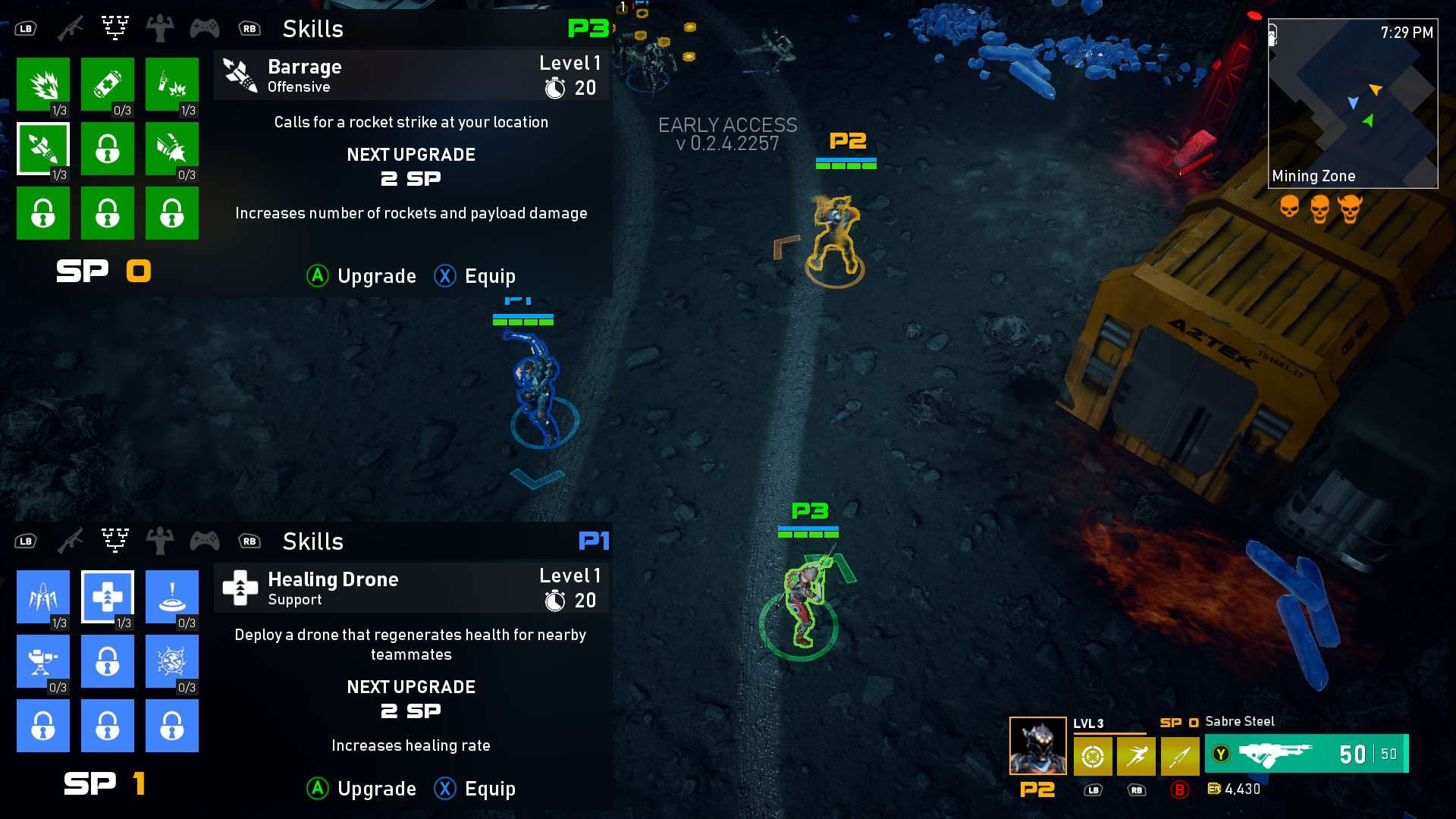
Task: Select the Healing Drone skill in P1 grid
Action: 108,597
